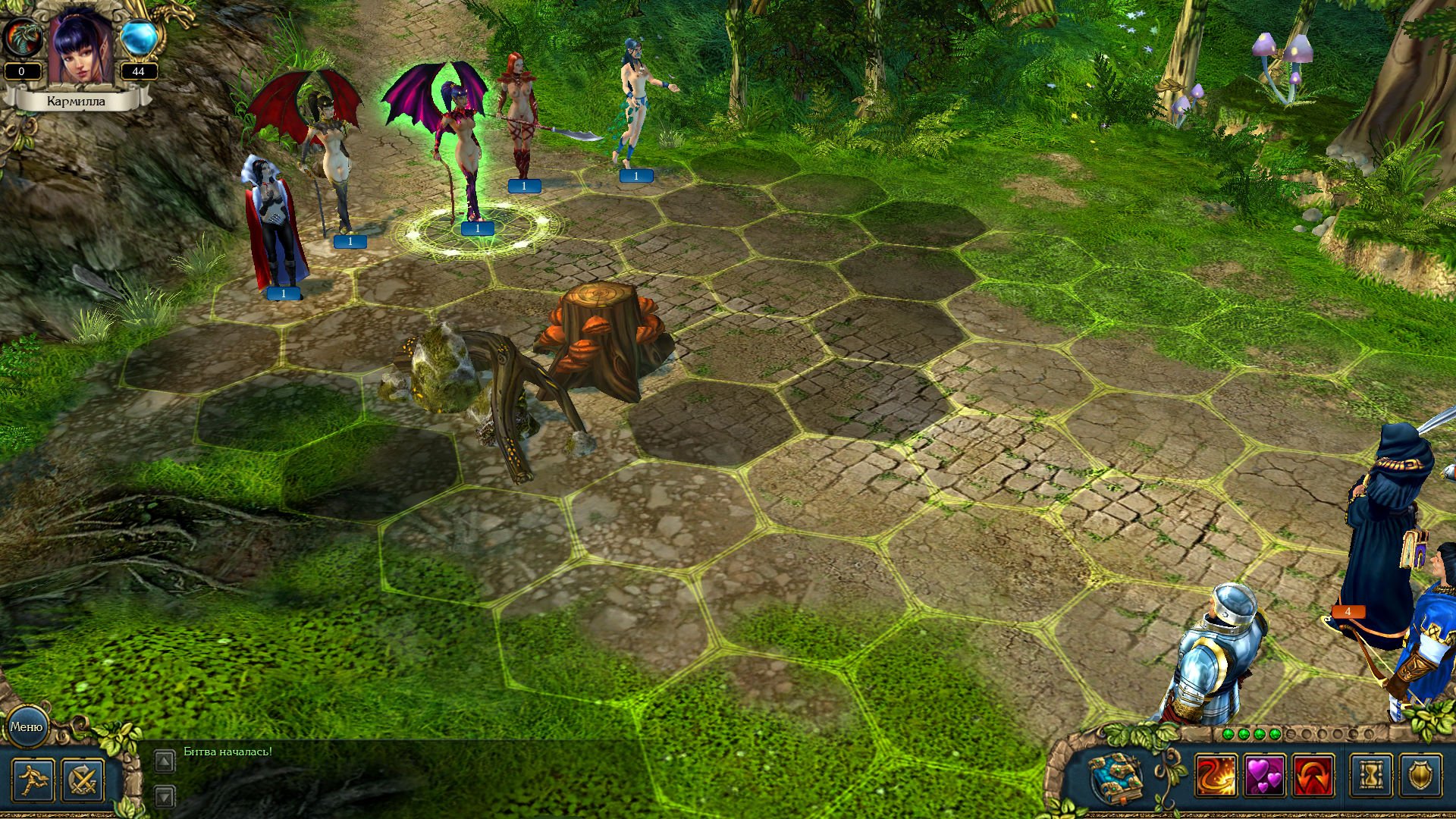Toggle the crossed swords auto-battle button
This screenshot has height=819, width=1456.
coord(83,779)
